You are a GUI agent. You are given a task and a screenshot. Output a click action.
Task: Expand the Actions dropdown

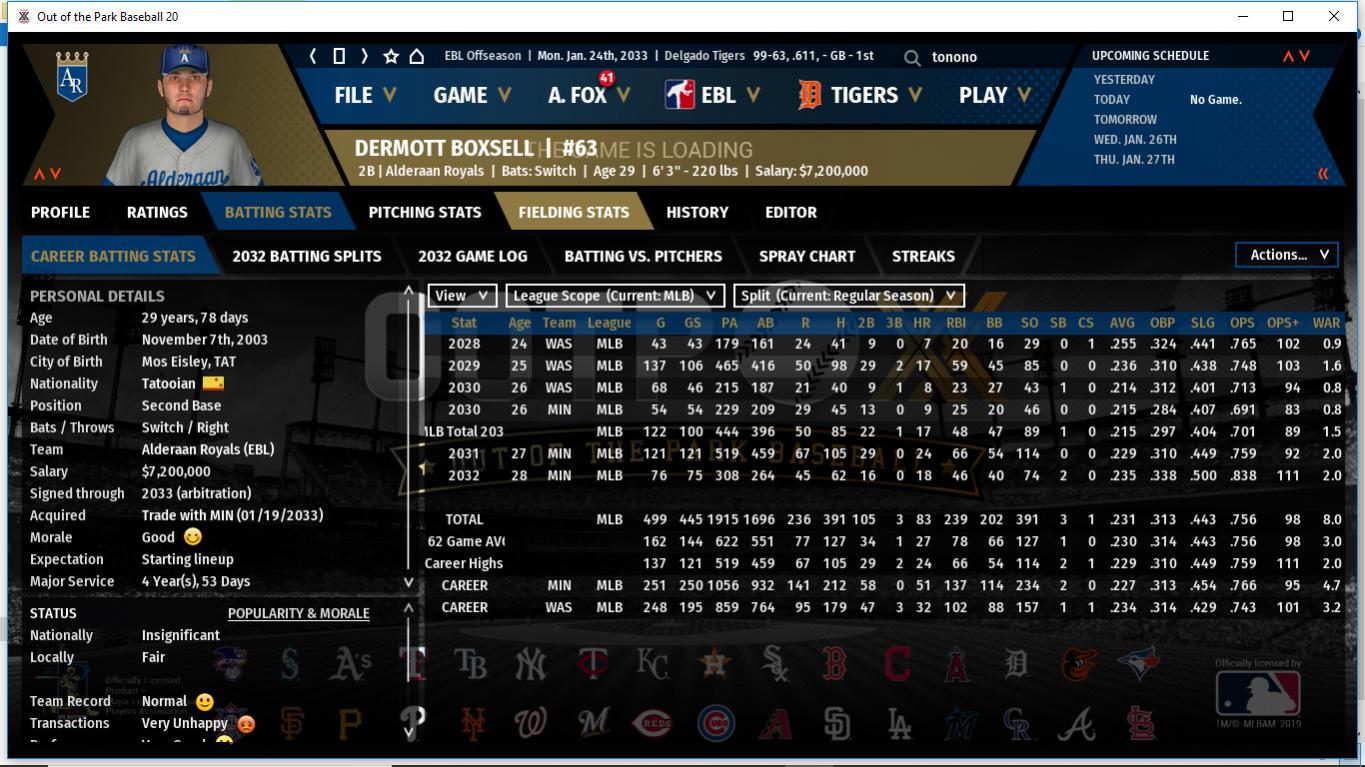[1287, 255]
